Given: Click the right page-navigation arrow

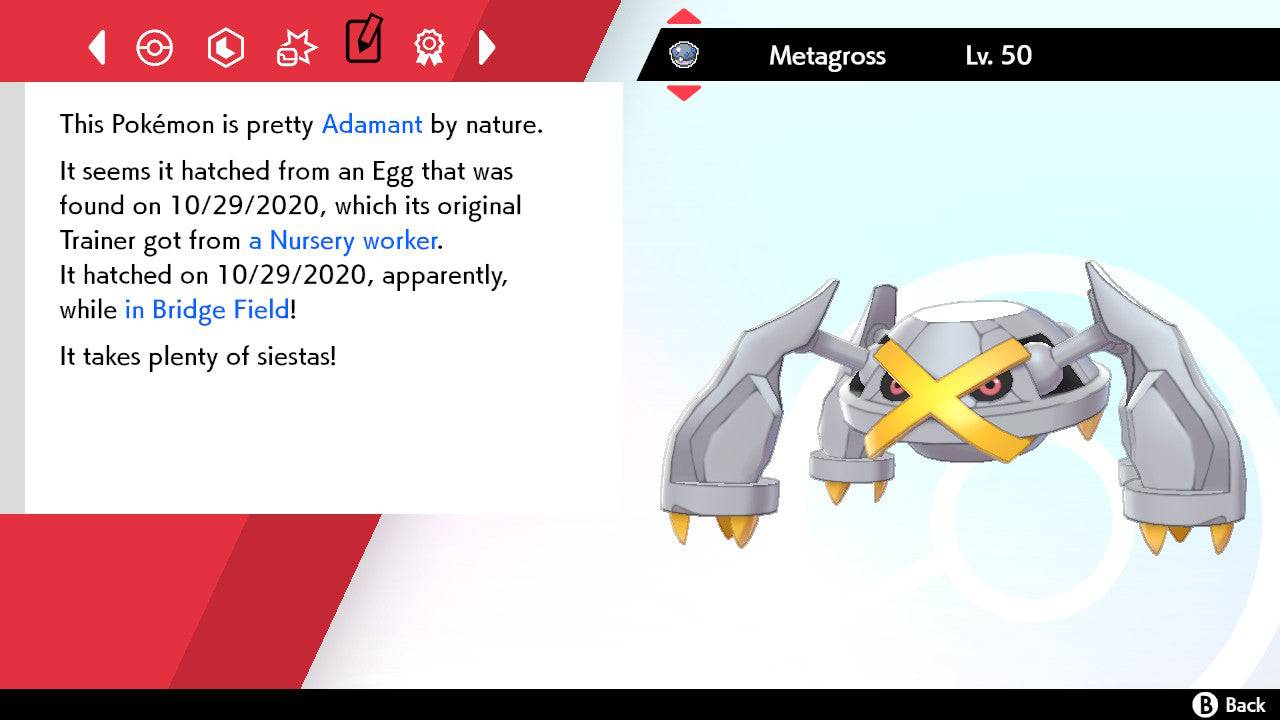Looking at the screenshot, I should click(487, 47).
